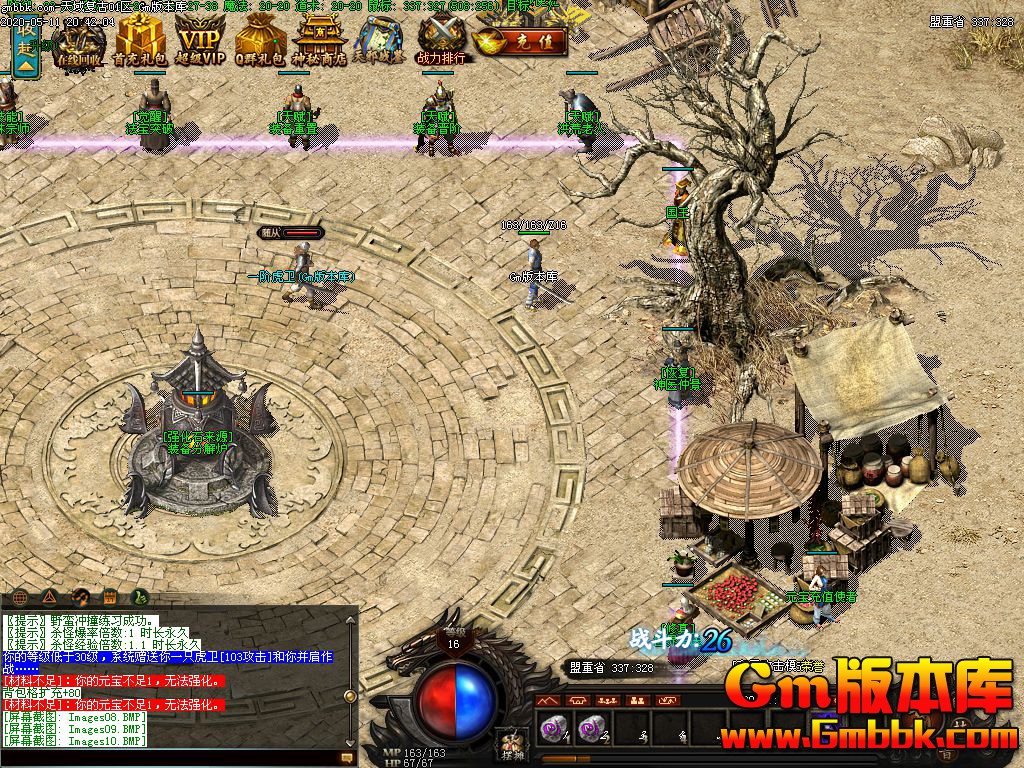Open the 摆摊 stall button

coord(512,745)
